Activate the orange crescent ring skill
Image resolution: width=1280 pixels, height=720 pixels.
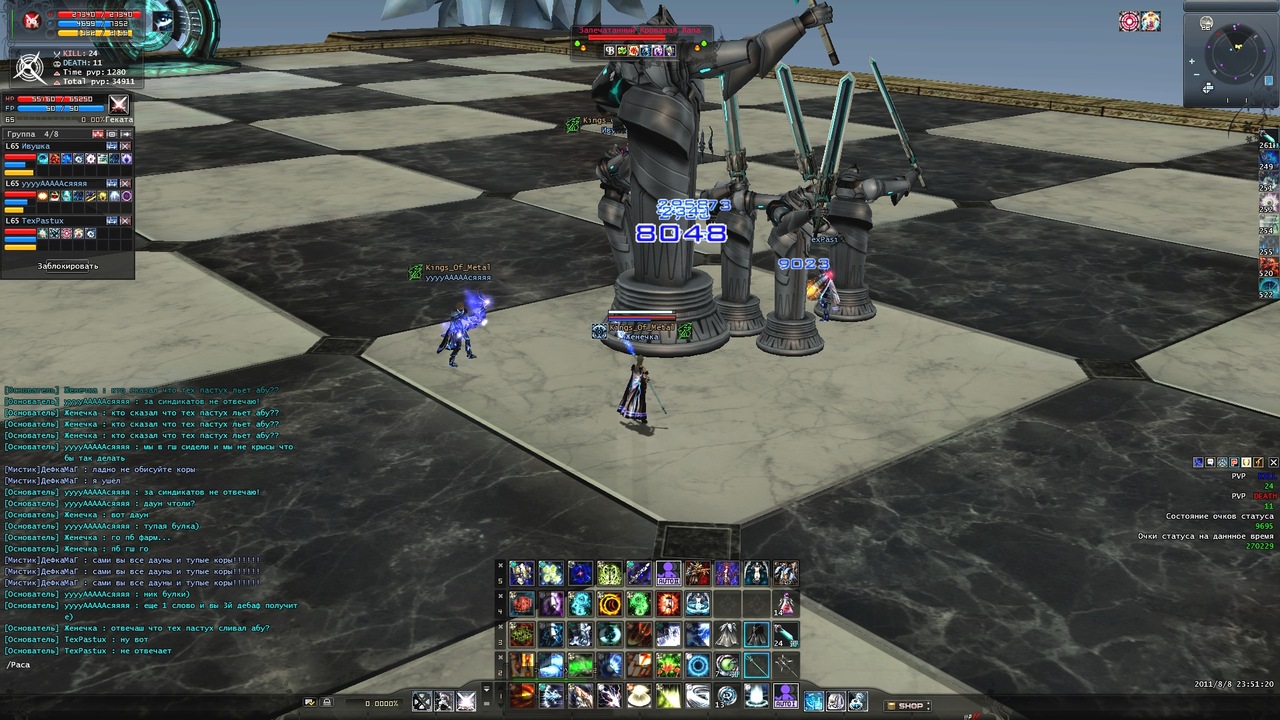pos(609,604)
